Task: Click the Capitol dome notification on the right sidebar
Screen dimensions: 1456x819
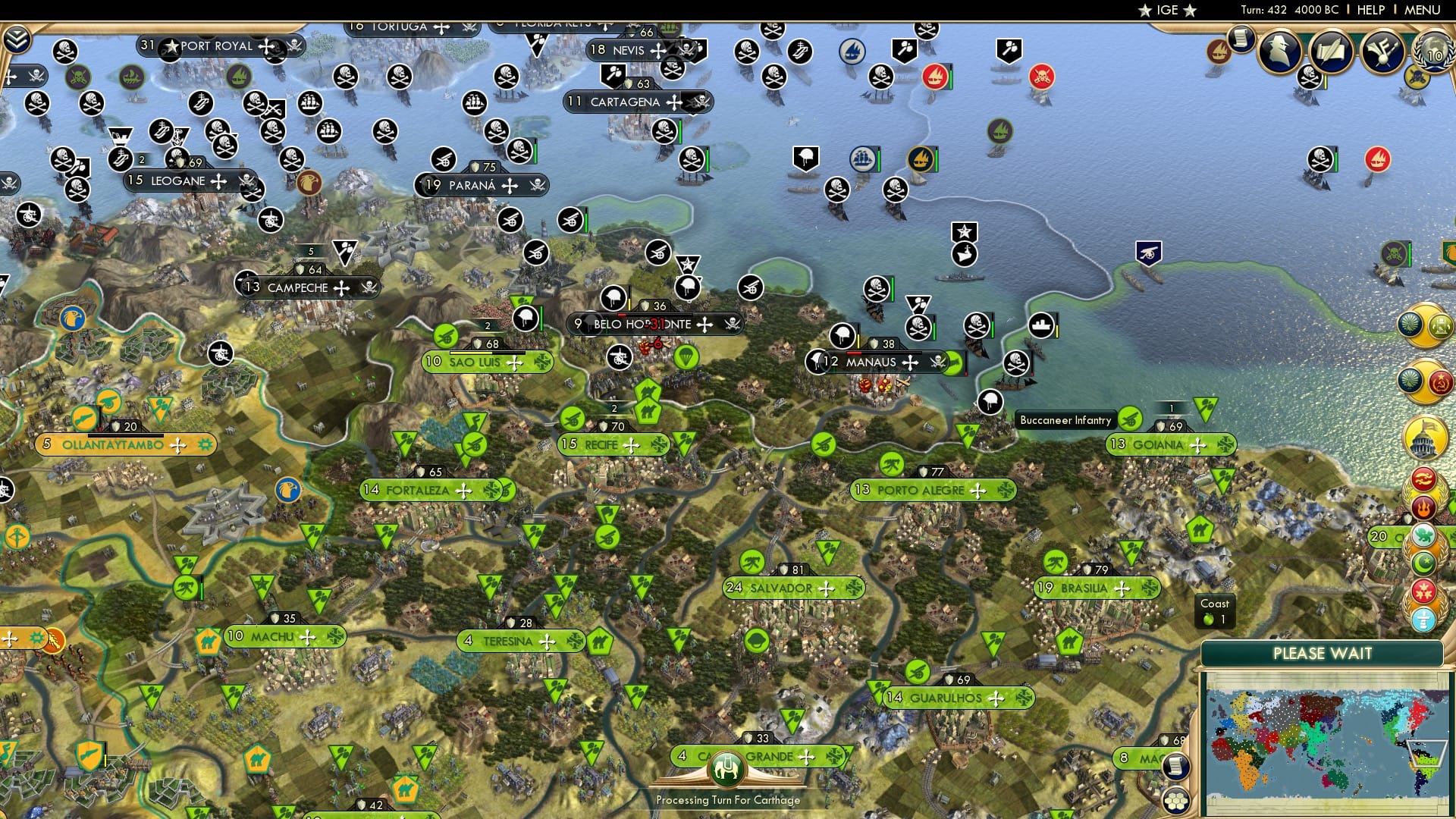Action: [x=1423, y=439]
